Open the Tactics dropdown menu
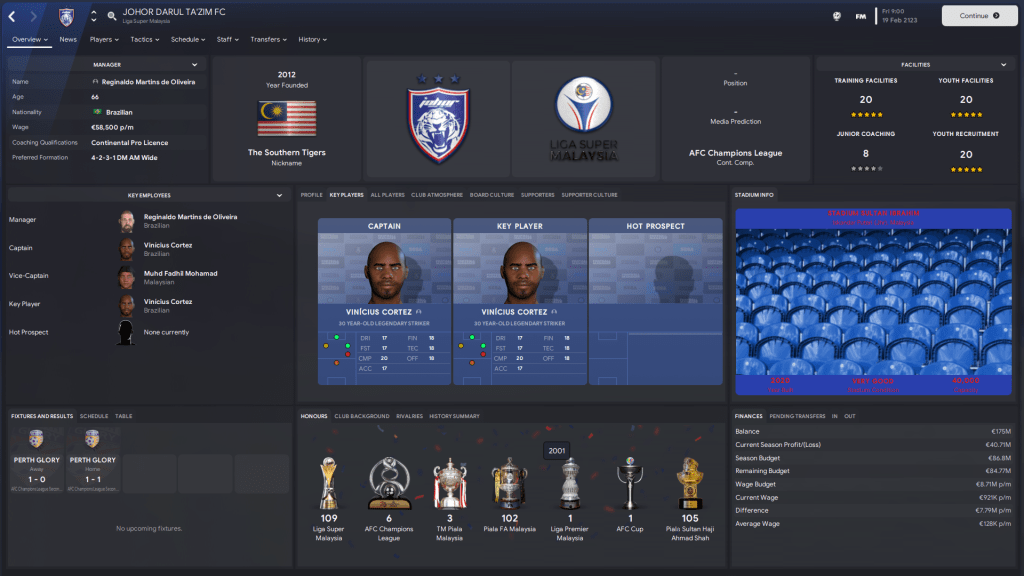Screen dimensions: 1024x576 pyautogui.click(x=145, y=39)
